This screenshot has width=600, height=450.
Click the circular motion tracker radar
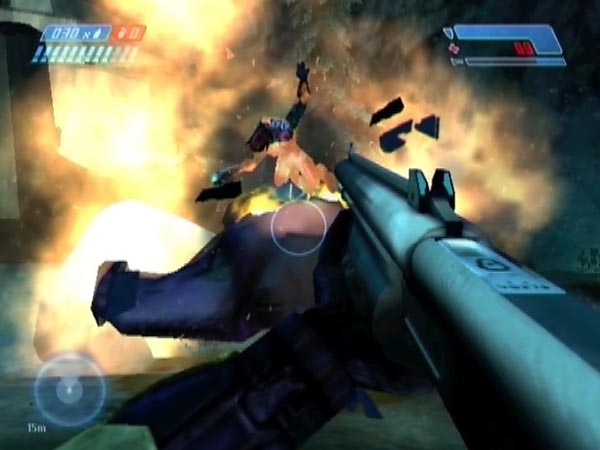69,389
